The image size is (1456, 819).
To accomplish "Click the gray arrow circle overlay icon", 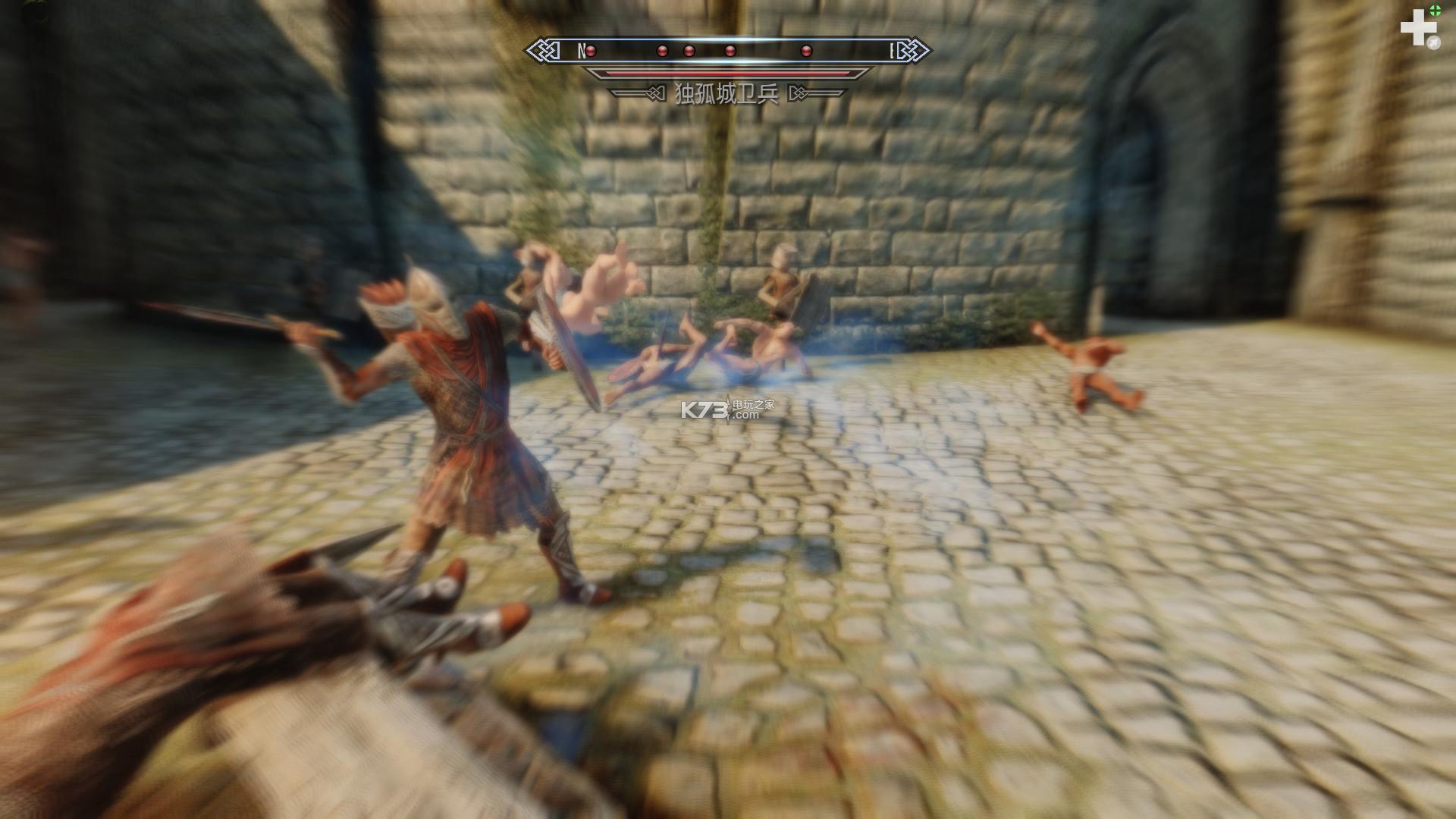I will click(x=1434, y=43).
